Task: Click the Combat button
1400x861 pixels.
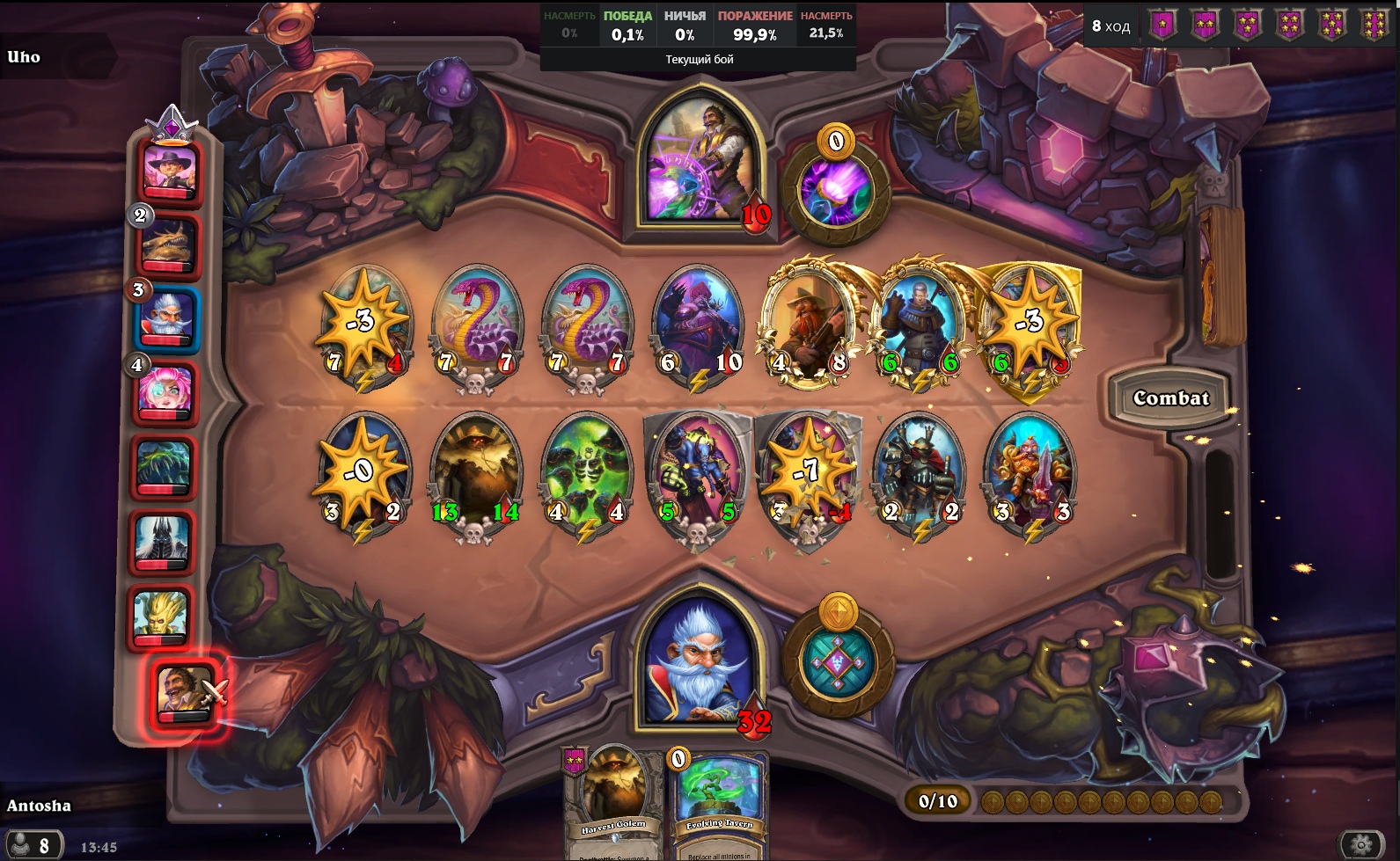Action: [1169, 398]
